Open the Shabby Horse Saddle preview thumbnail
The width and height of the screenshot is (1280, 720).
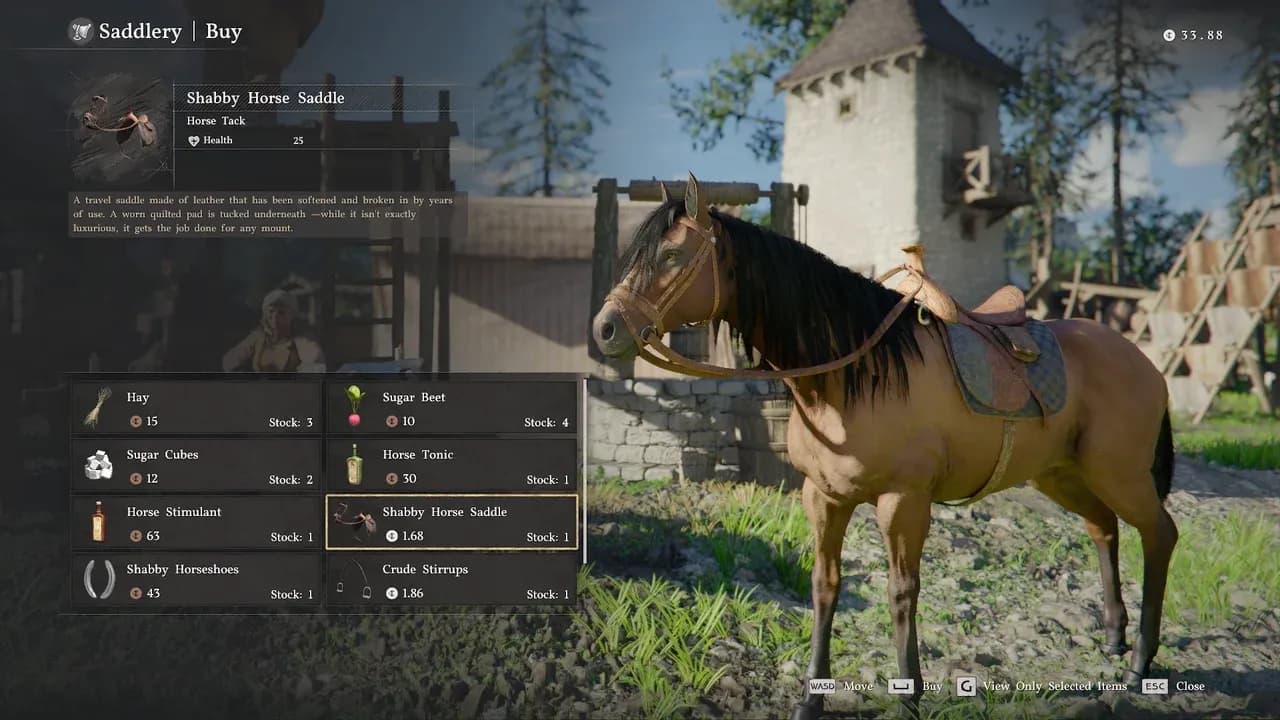pyautogui.click(x=115, y=126)
